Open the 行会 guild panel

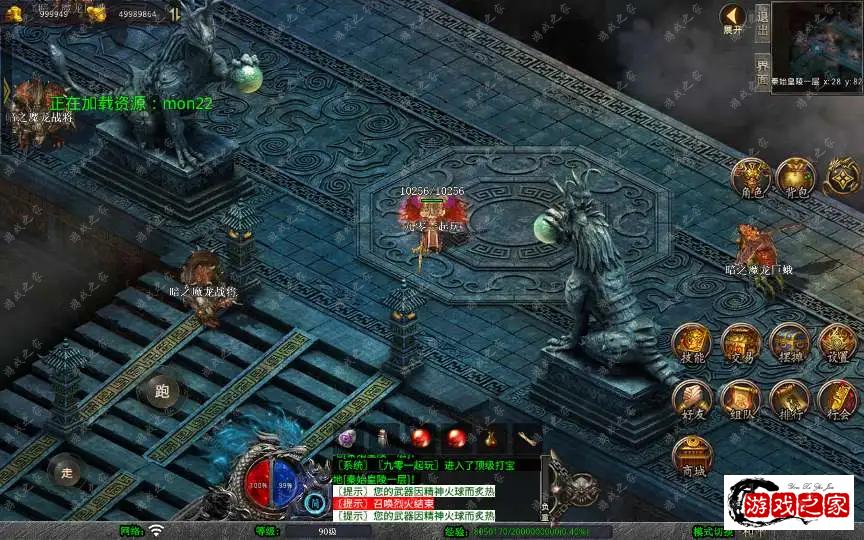(x=837, y=398)
